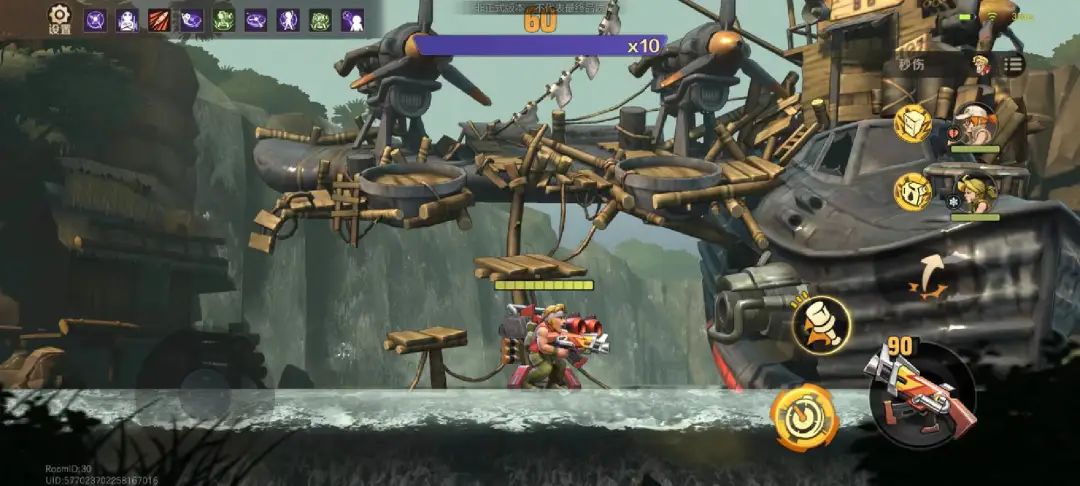Use the grenade throw skill button

pyautogui.click(x=821, y=323)
